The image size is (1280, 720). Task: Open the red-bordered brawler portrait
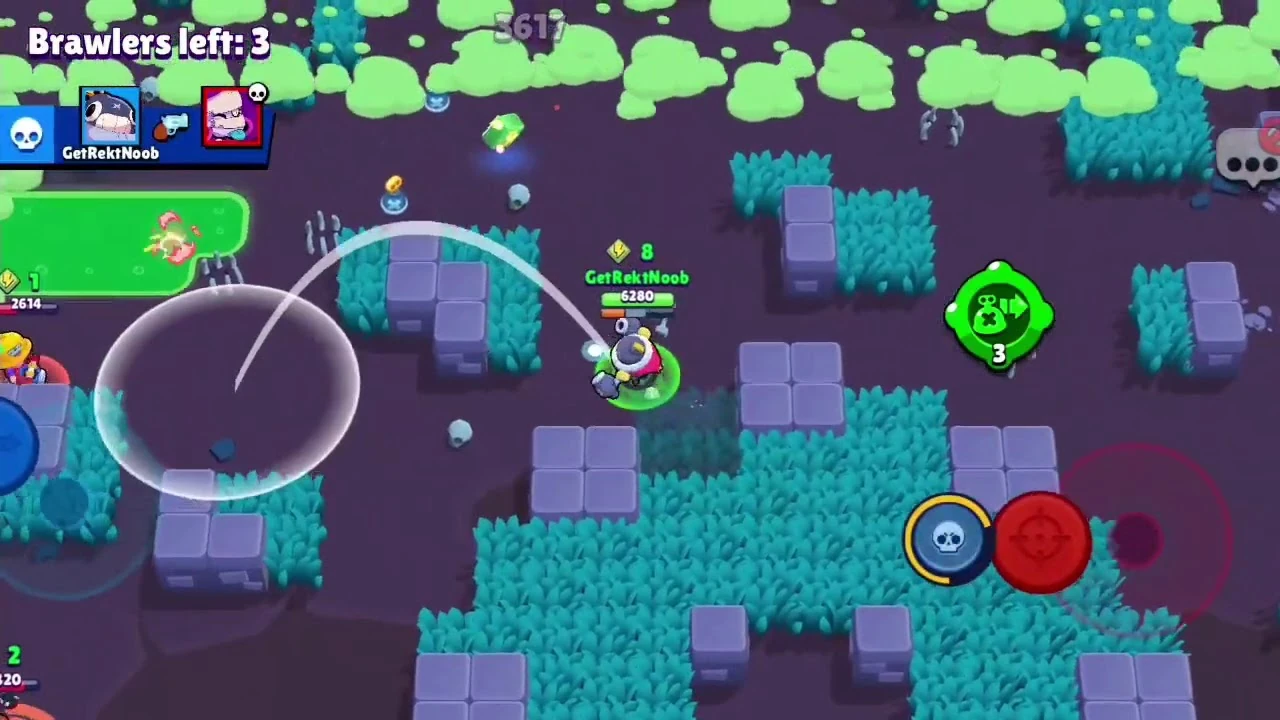tap(232, 118)
